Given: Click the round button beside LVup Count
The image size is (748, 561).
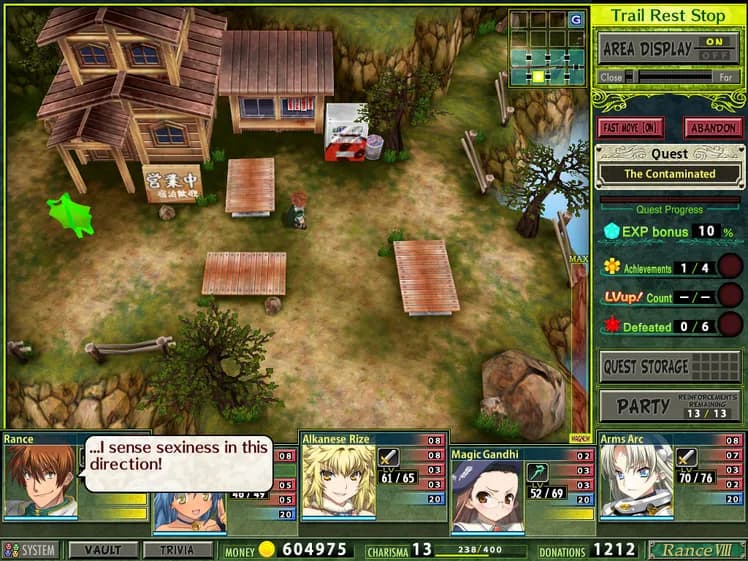Looking at the screenshot, I should tap(731, 296).
